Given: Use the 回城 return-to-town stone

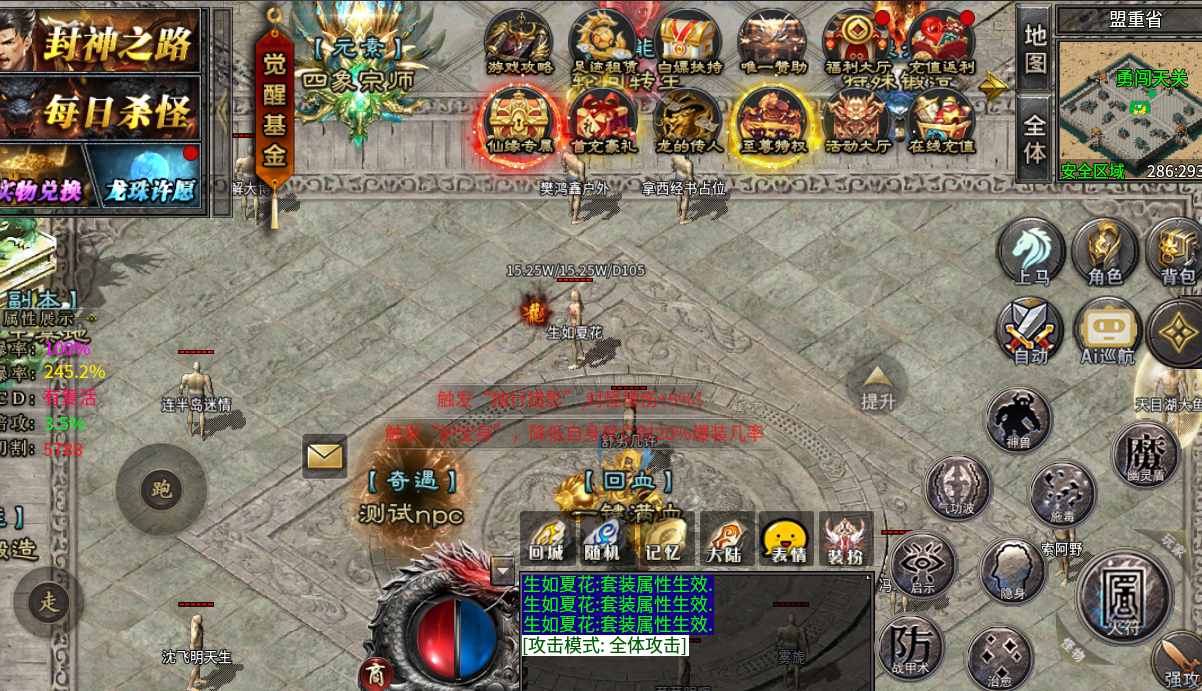Looking at the screenshot, I should click(546, 539).
